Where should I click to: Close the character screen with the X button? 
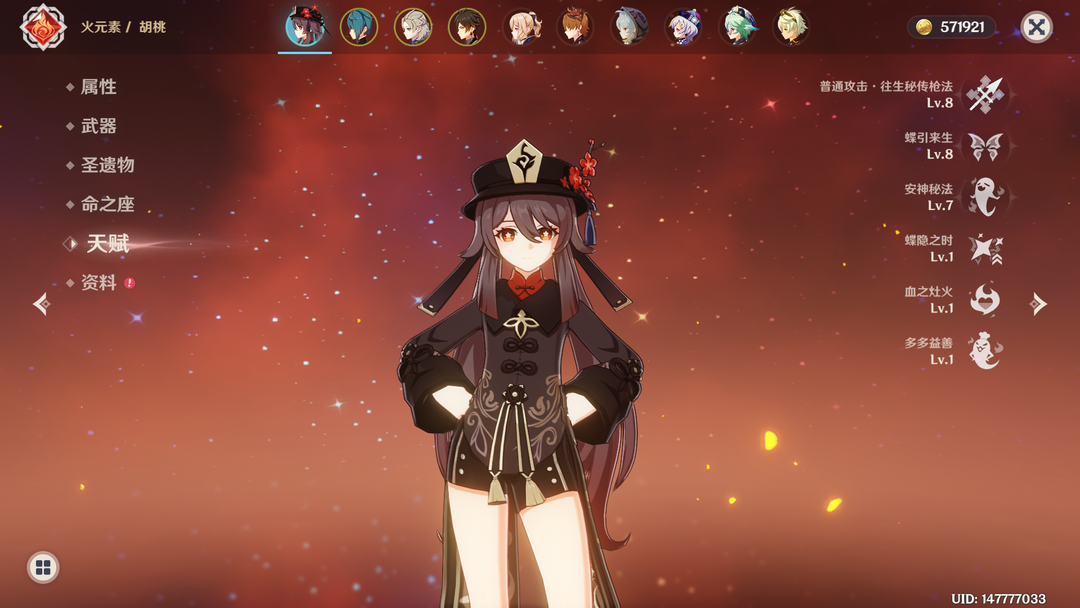pos(1036,27)
